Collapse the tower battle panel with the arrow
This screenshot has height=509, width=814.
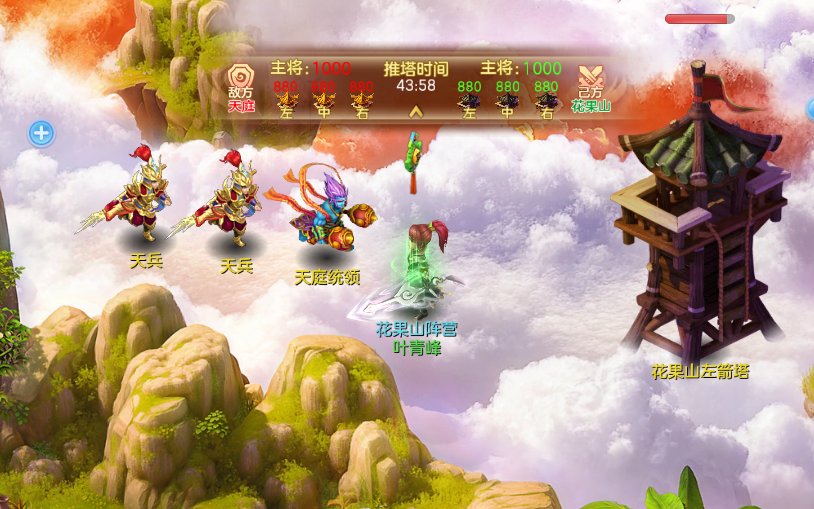click(416, 112)
